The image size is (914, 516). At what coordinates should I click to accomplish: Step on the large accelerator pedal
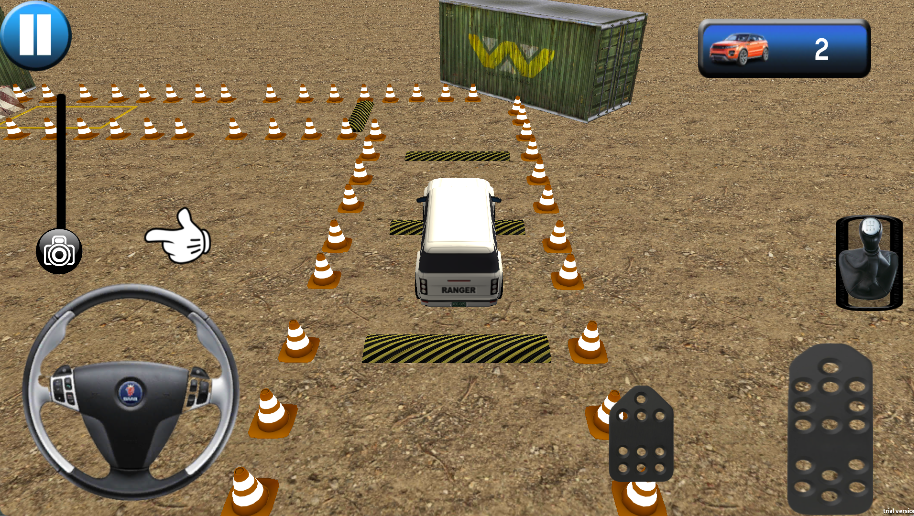829,428
